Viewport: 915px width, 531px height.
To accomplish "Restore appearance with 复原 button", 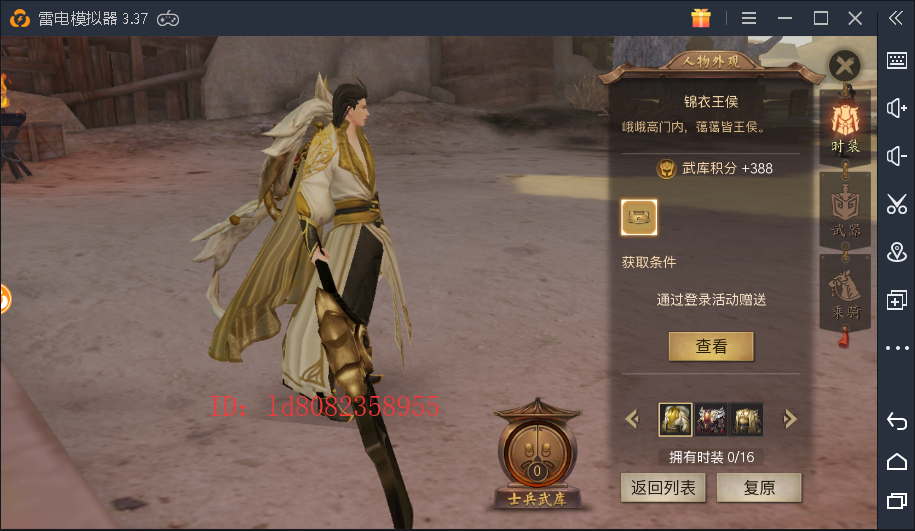I will point(759,488).
